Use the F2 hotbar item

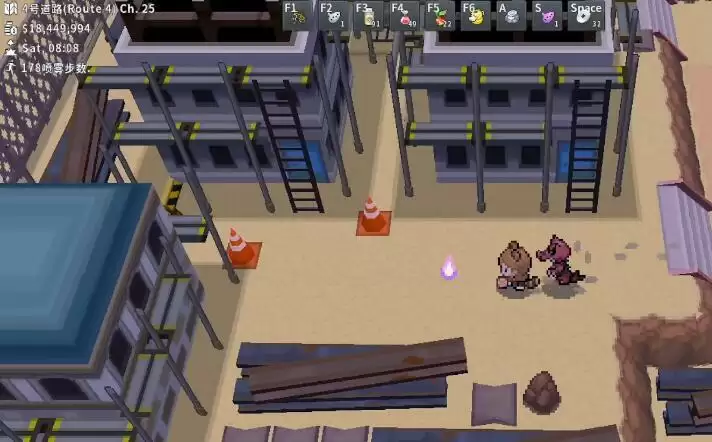point(333,15)
